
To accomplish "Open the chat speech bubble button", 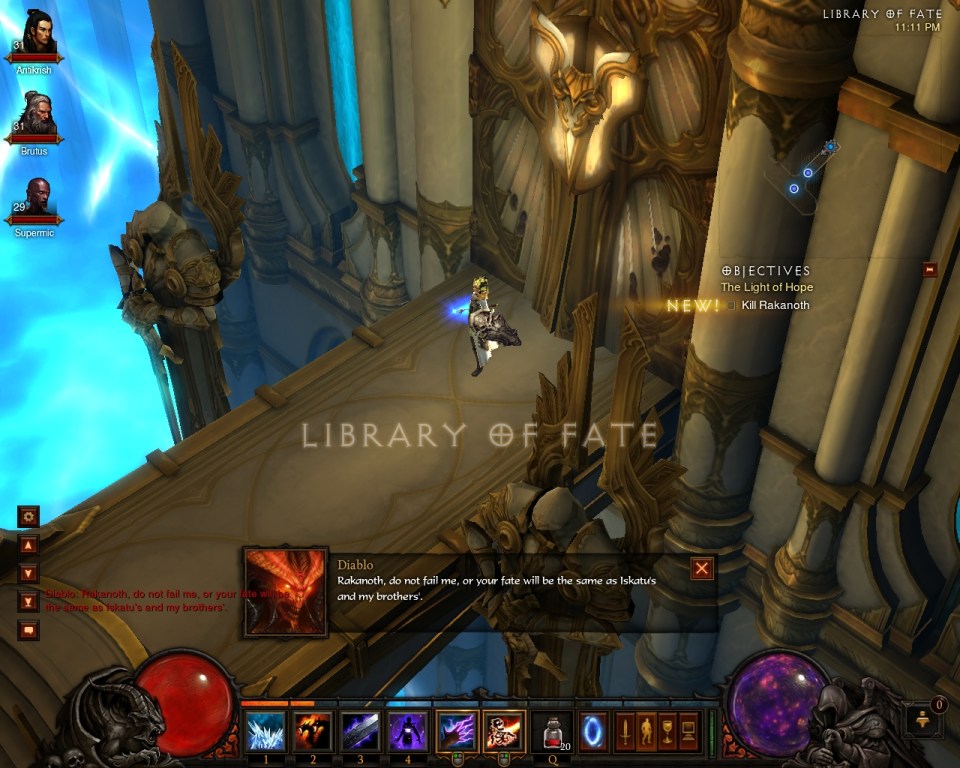I will click(x=28, y=630).
